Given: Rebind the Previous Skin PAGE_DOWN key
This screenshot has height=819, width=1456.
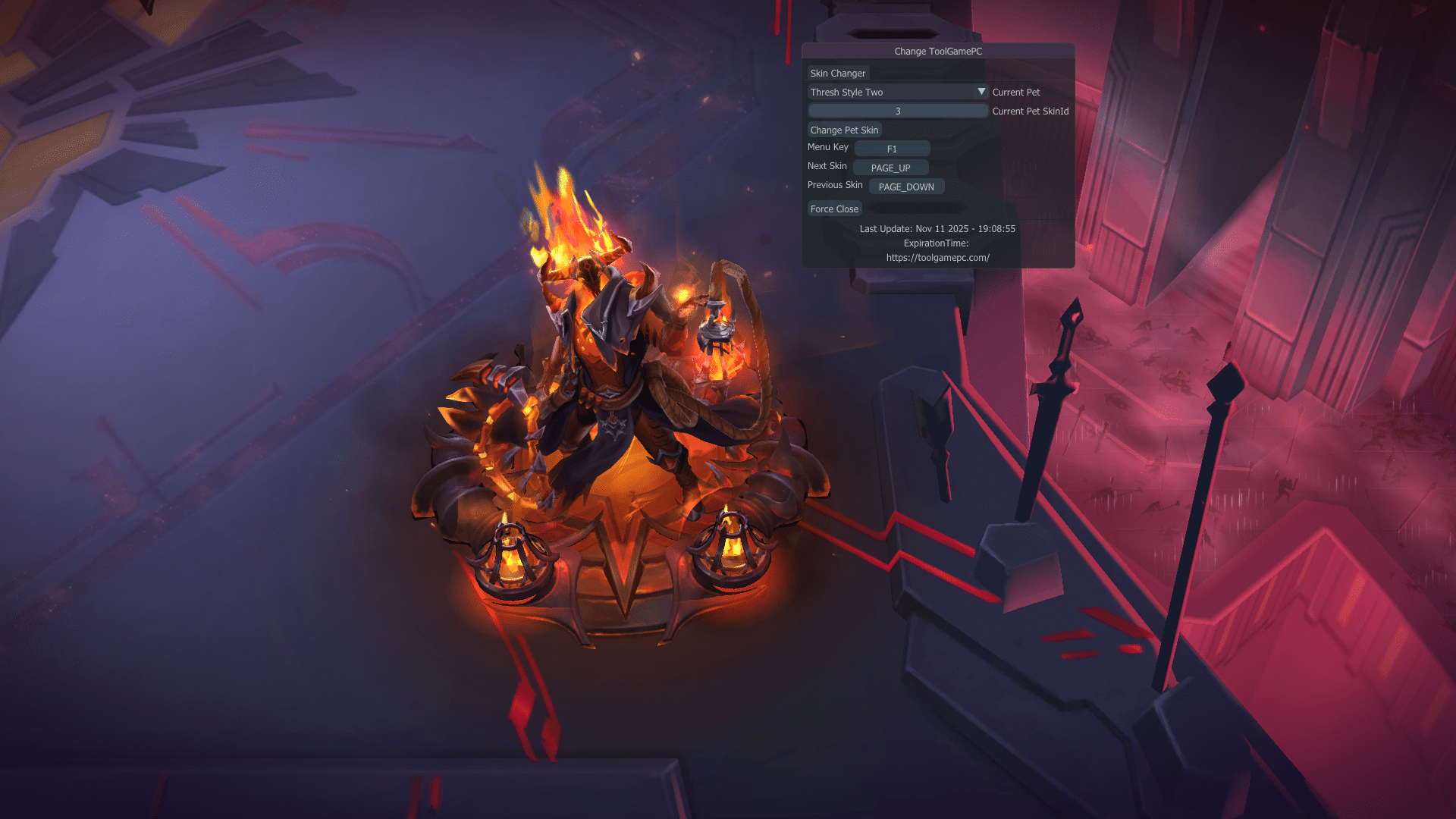Looking at the screenshot, I should coord(906,187).
